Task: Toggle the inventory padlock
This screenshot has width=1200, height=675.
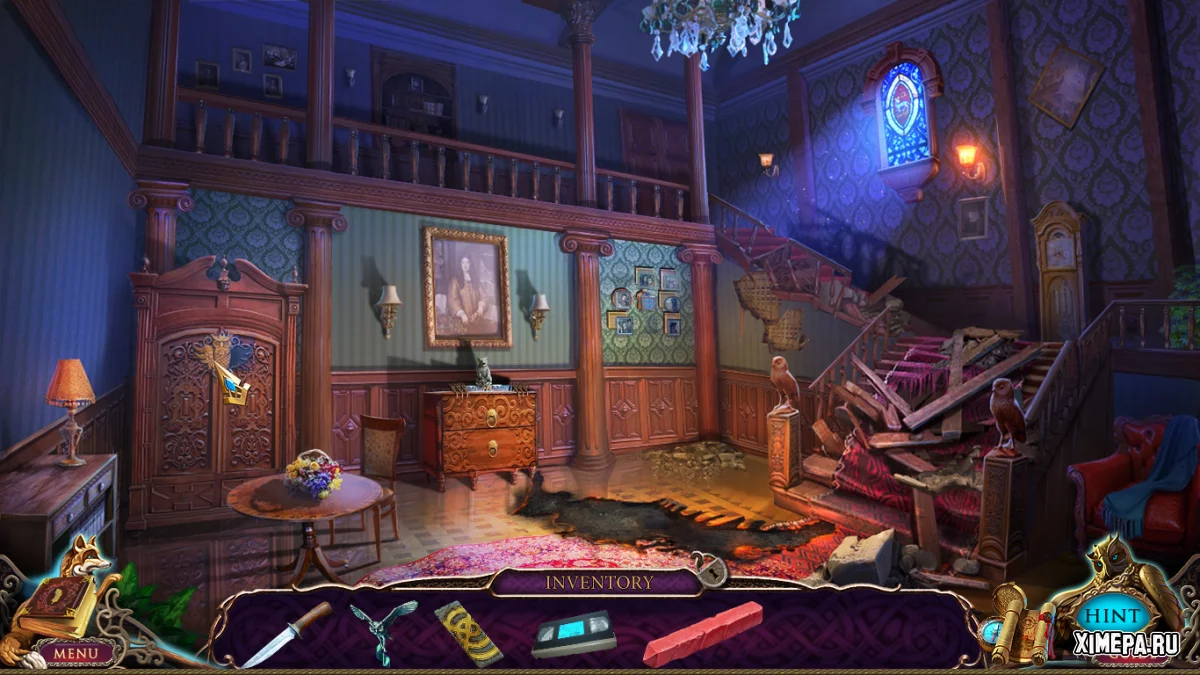Action: (x=711, y=572)
